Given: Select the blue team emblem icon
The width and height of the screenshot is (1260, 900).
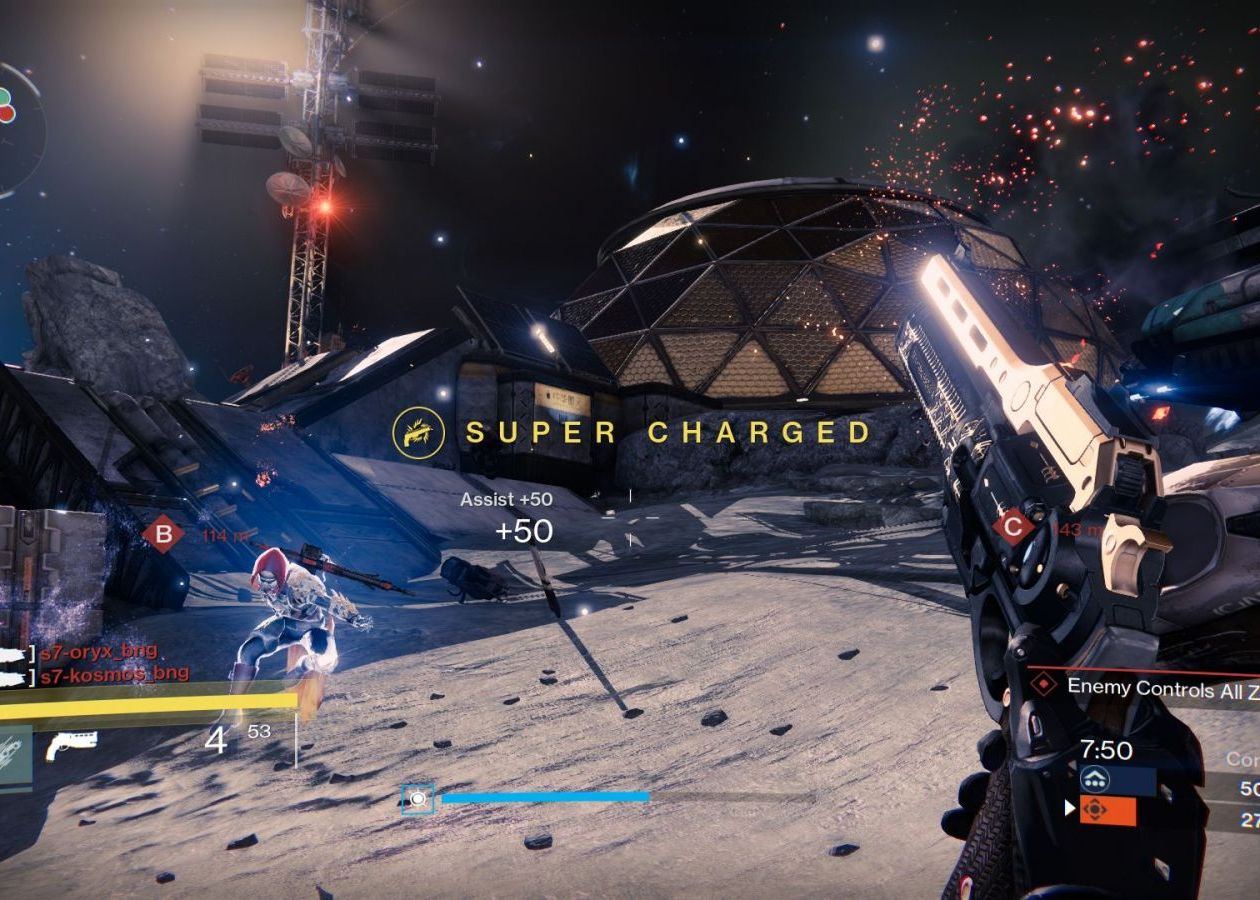Looking at the screenshot, I should (x=1094, y=780).
